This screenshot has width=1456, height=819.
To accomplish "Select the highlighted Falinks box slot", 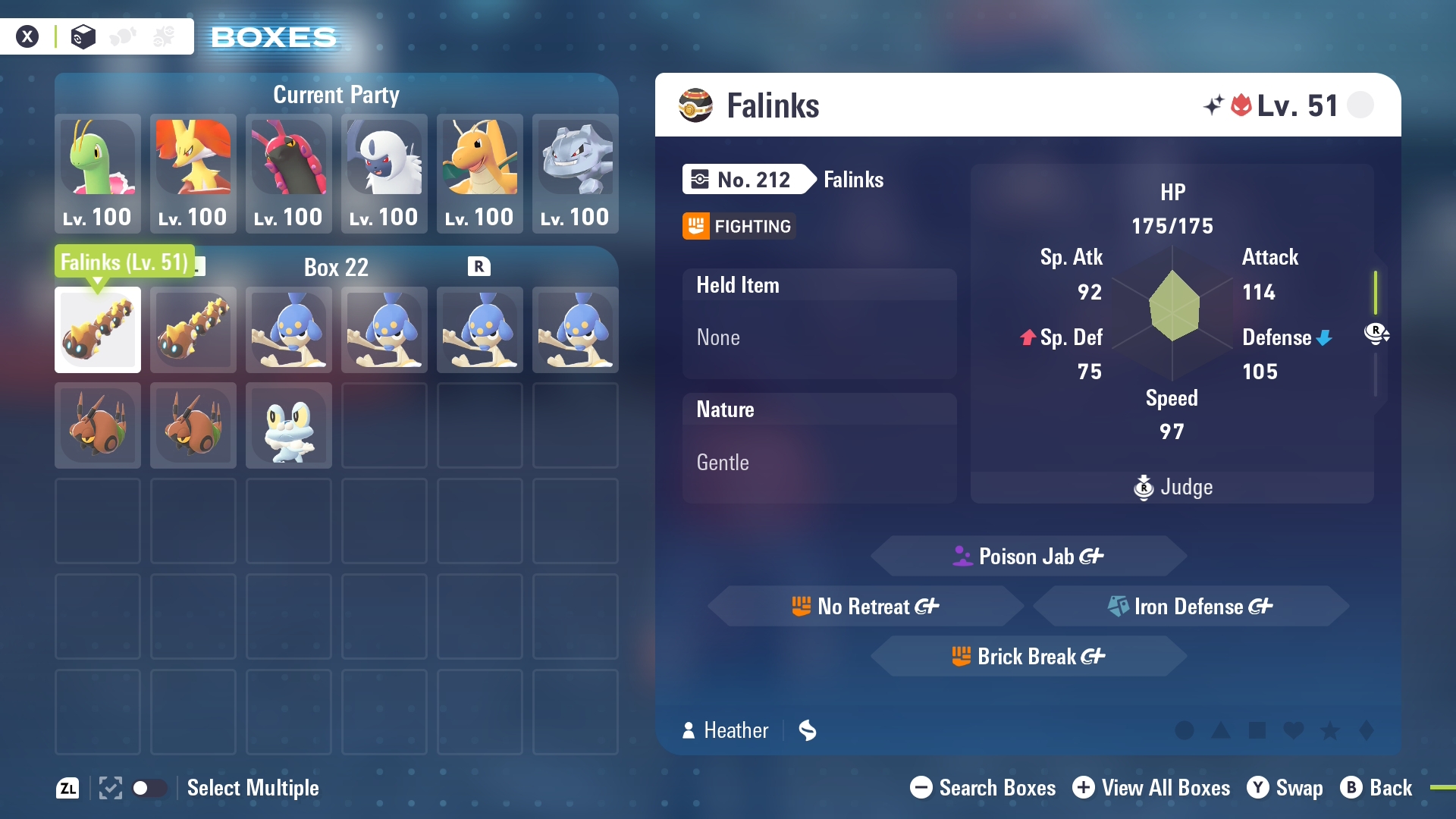I will pyautogui.click(x=98, y=330).
